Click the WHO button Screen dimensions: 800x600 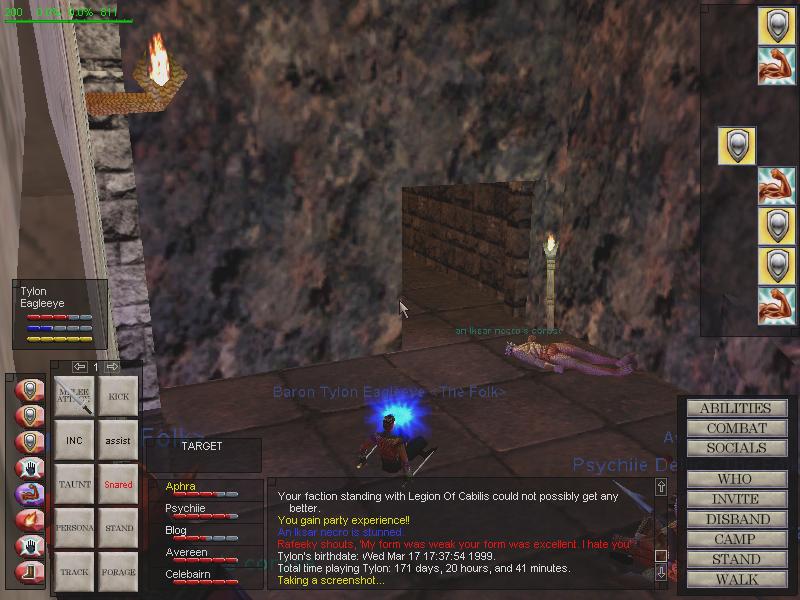click(735, 479)
